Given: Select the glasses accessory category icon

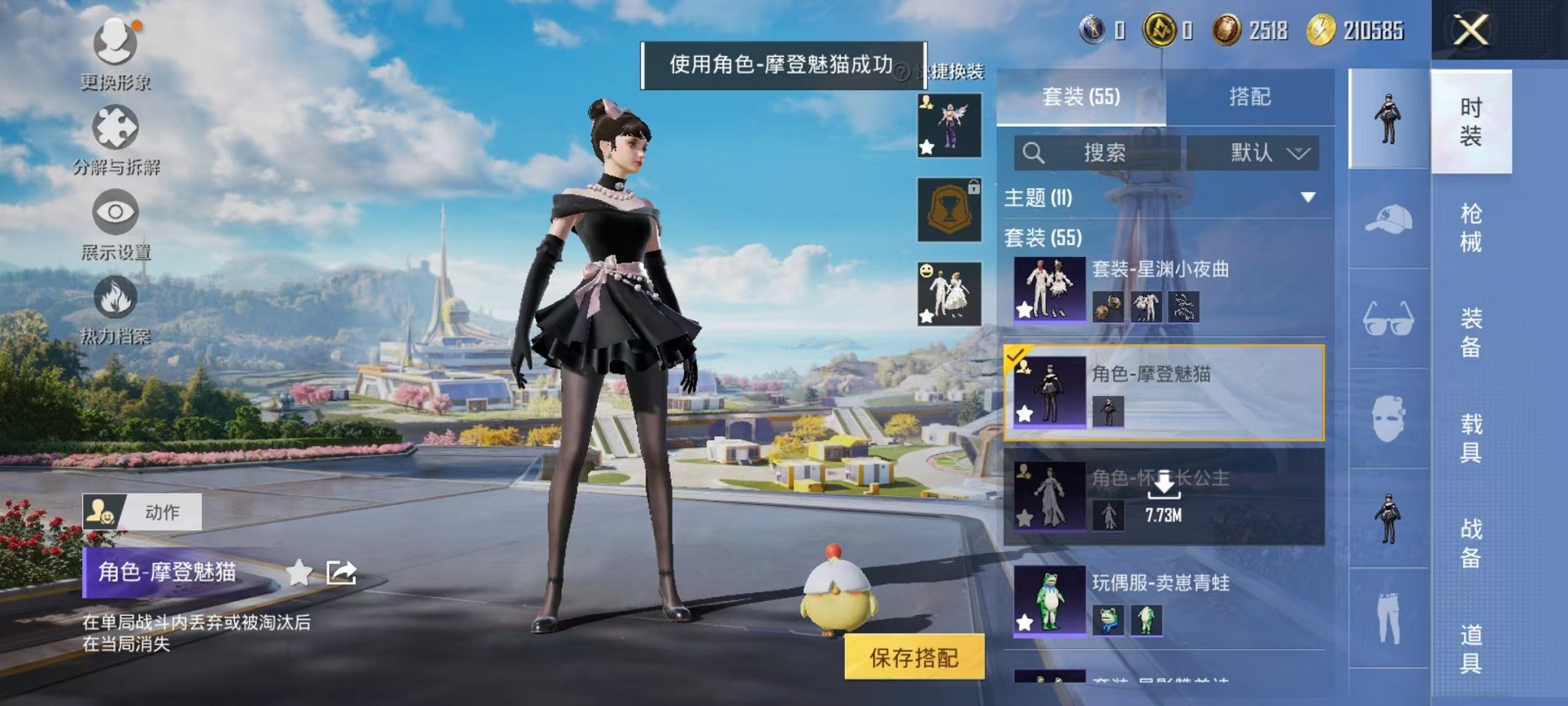Looking at the screenshot, I should 1388,318.
